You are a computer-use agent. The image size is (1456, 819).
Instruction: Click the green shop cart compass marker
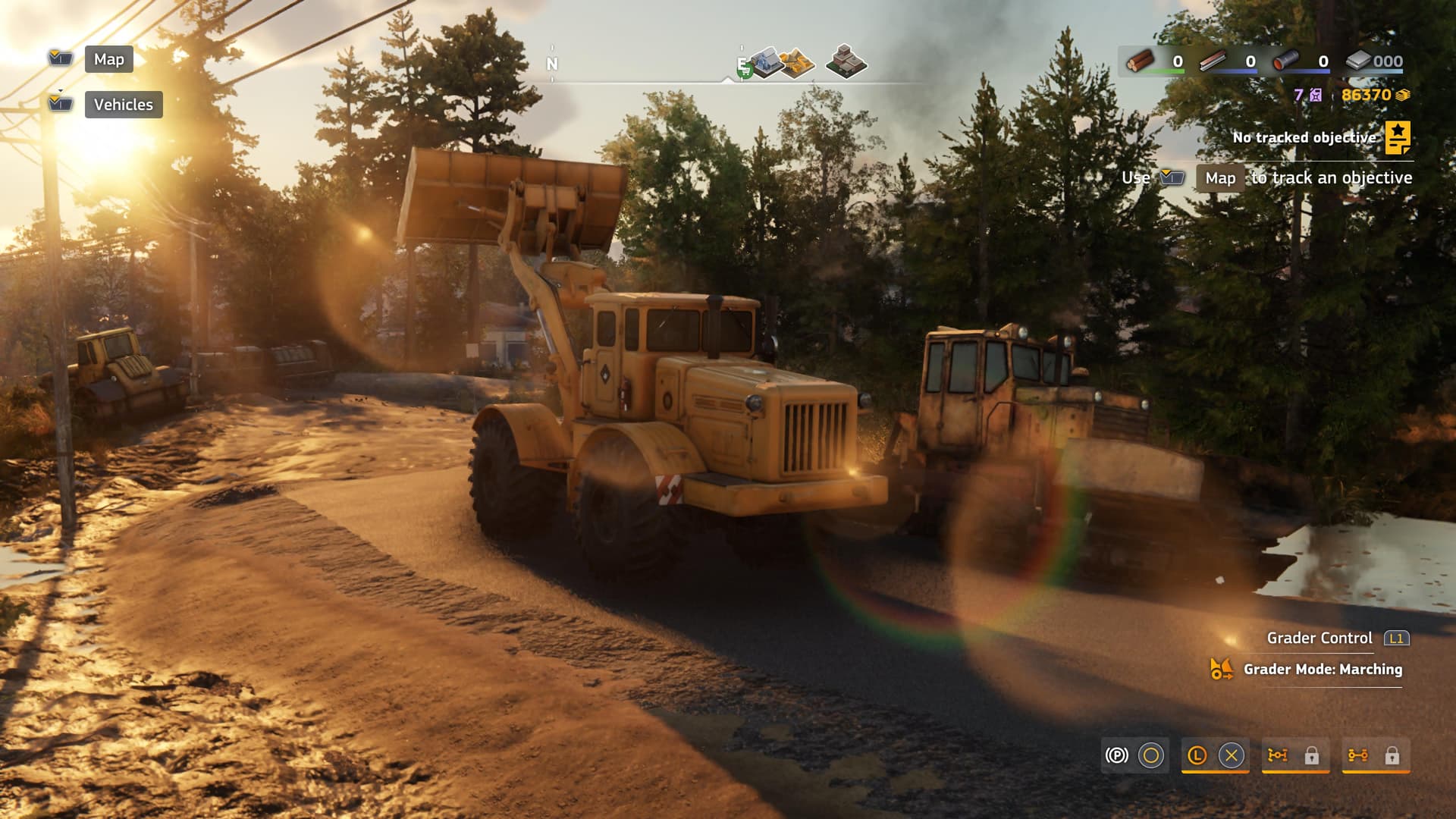click(x=745, y=71)
